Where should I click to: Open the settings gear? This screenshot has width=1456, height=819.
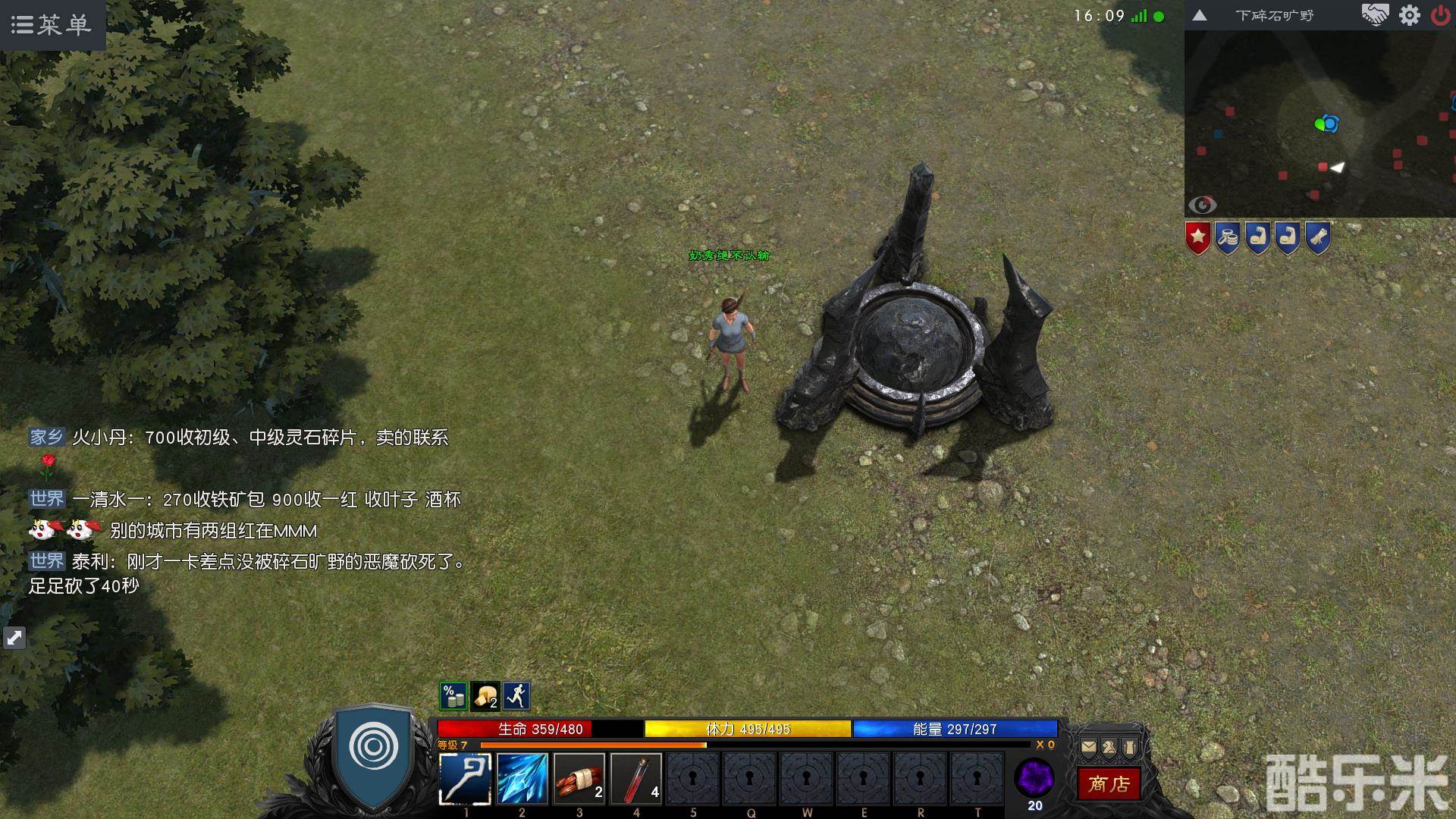1409,15
